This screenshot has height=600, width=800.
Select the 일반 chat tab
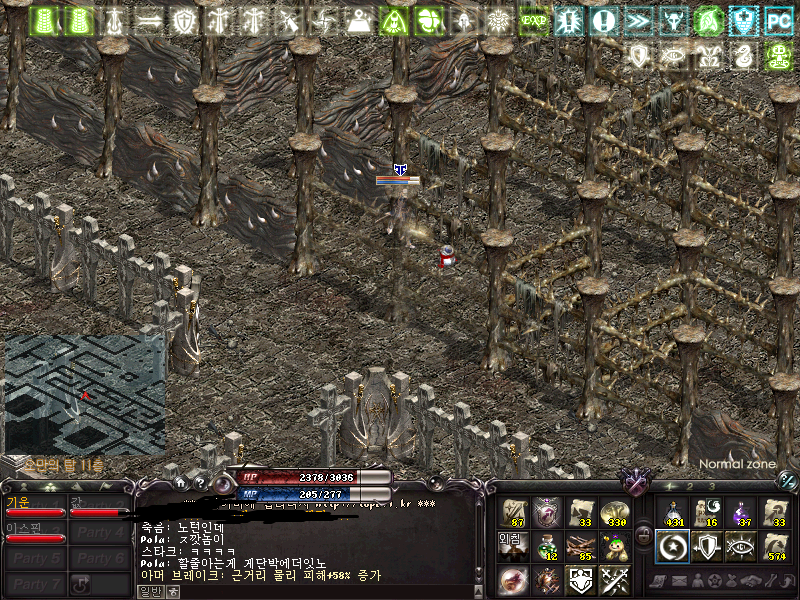pos(150,591)
